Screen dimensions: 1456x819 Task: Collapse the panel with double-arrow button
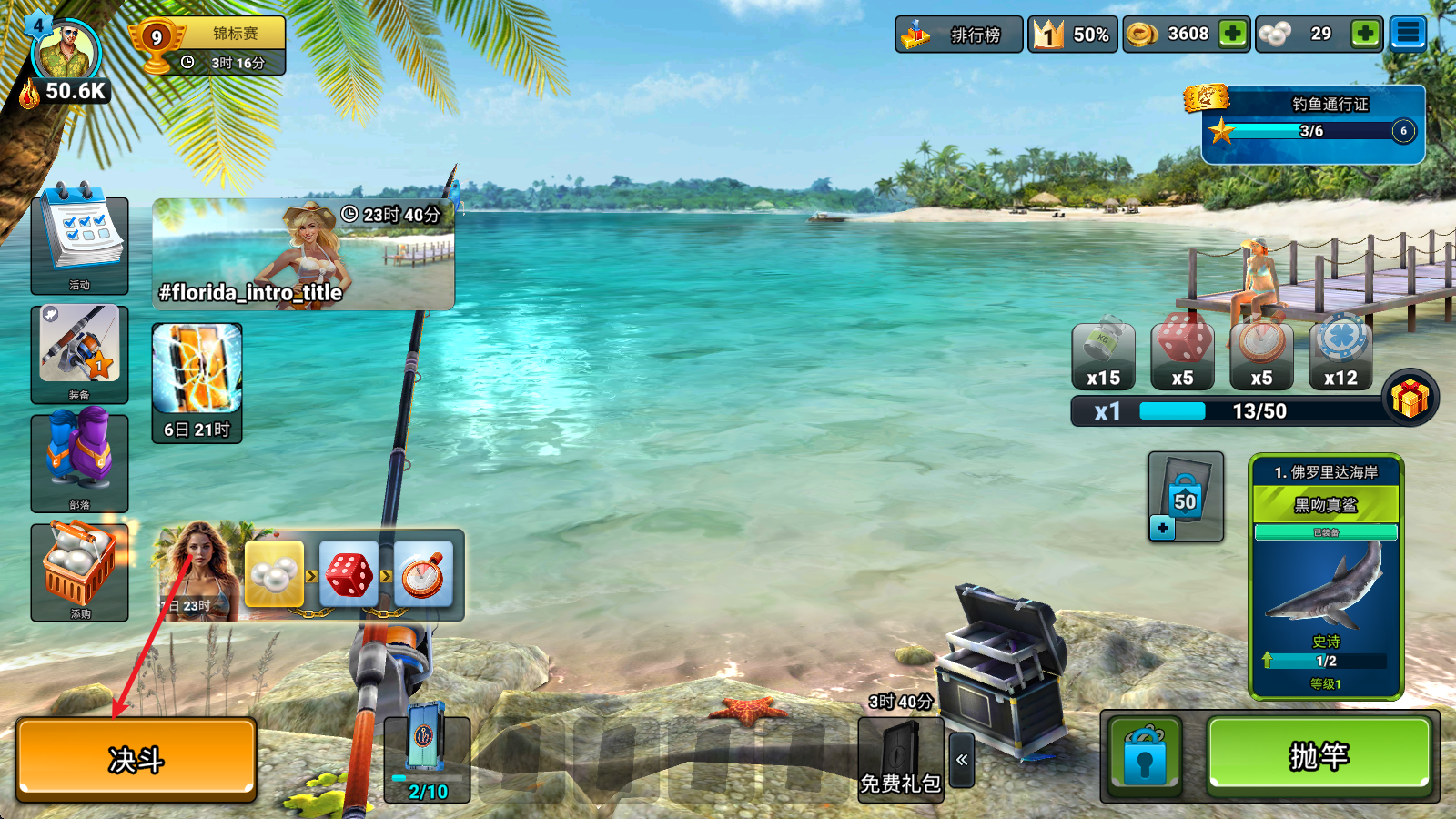click(962, 759)
